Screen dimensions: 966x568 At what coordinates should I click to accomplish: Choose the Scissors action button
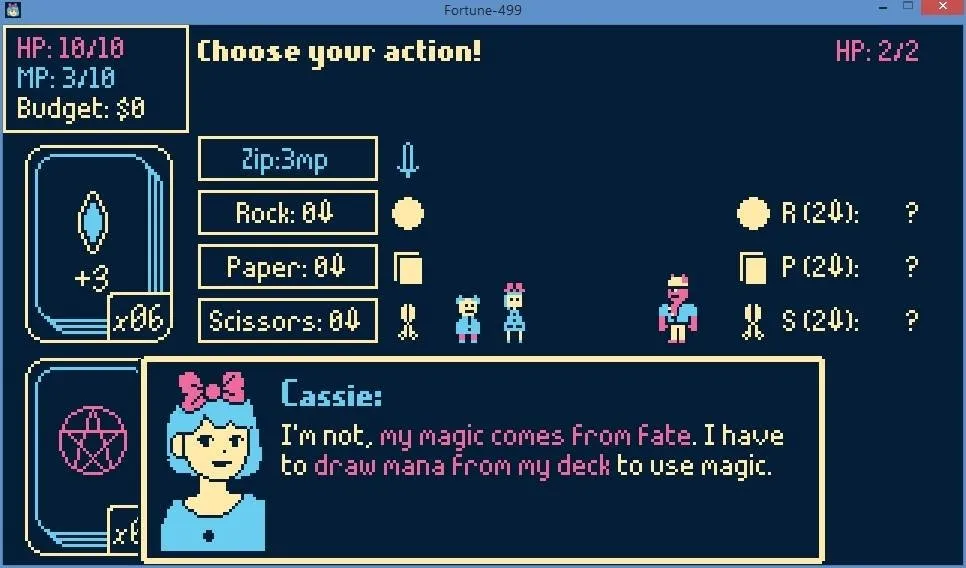click(x=288, y=321)
